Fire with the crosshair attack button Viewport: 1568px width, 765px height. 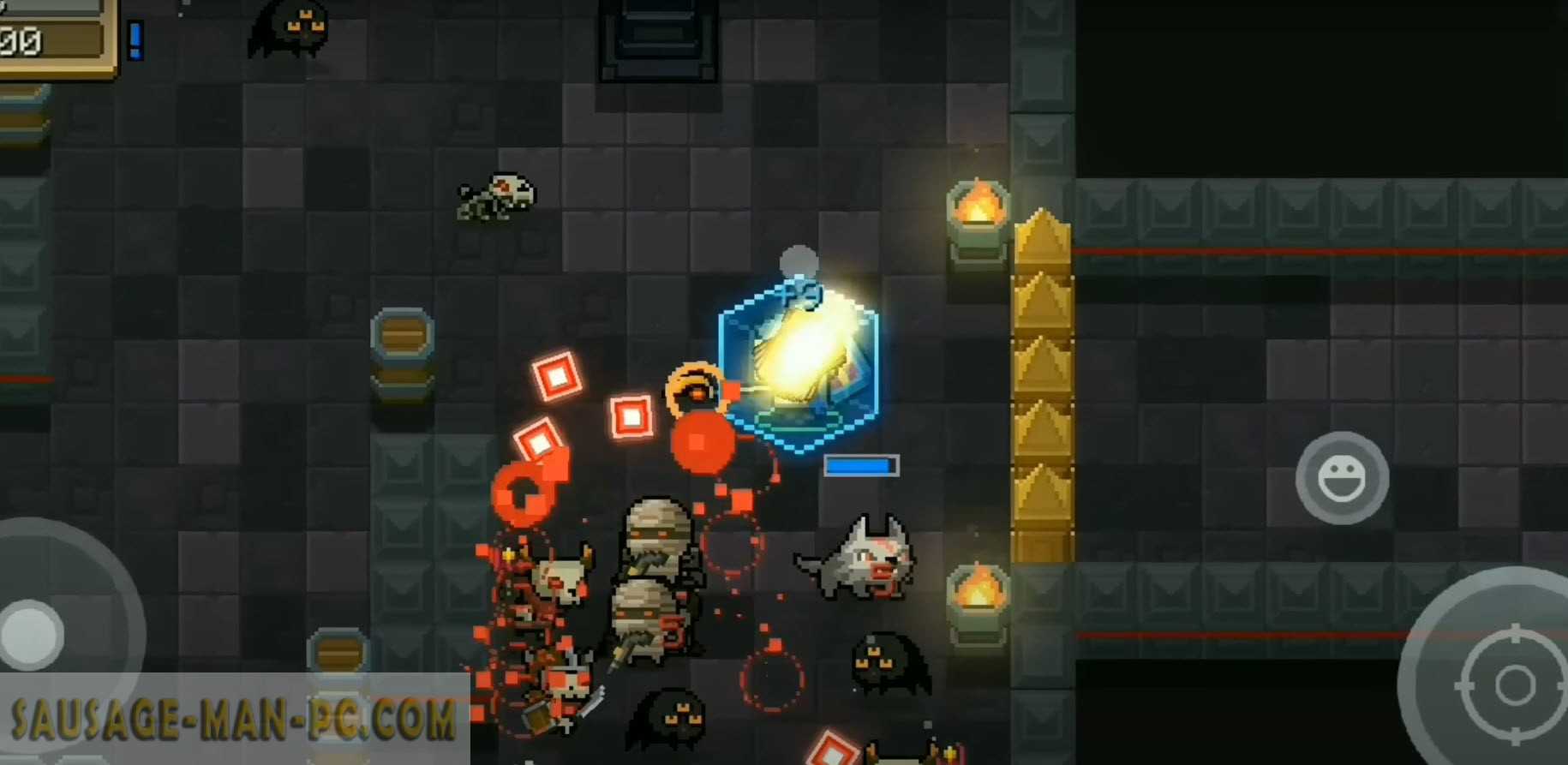point(1513,684)
